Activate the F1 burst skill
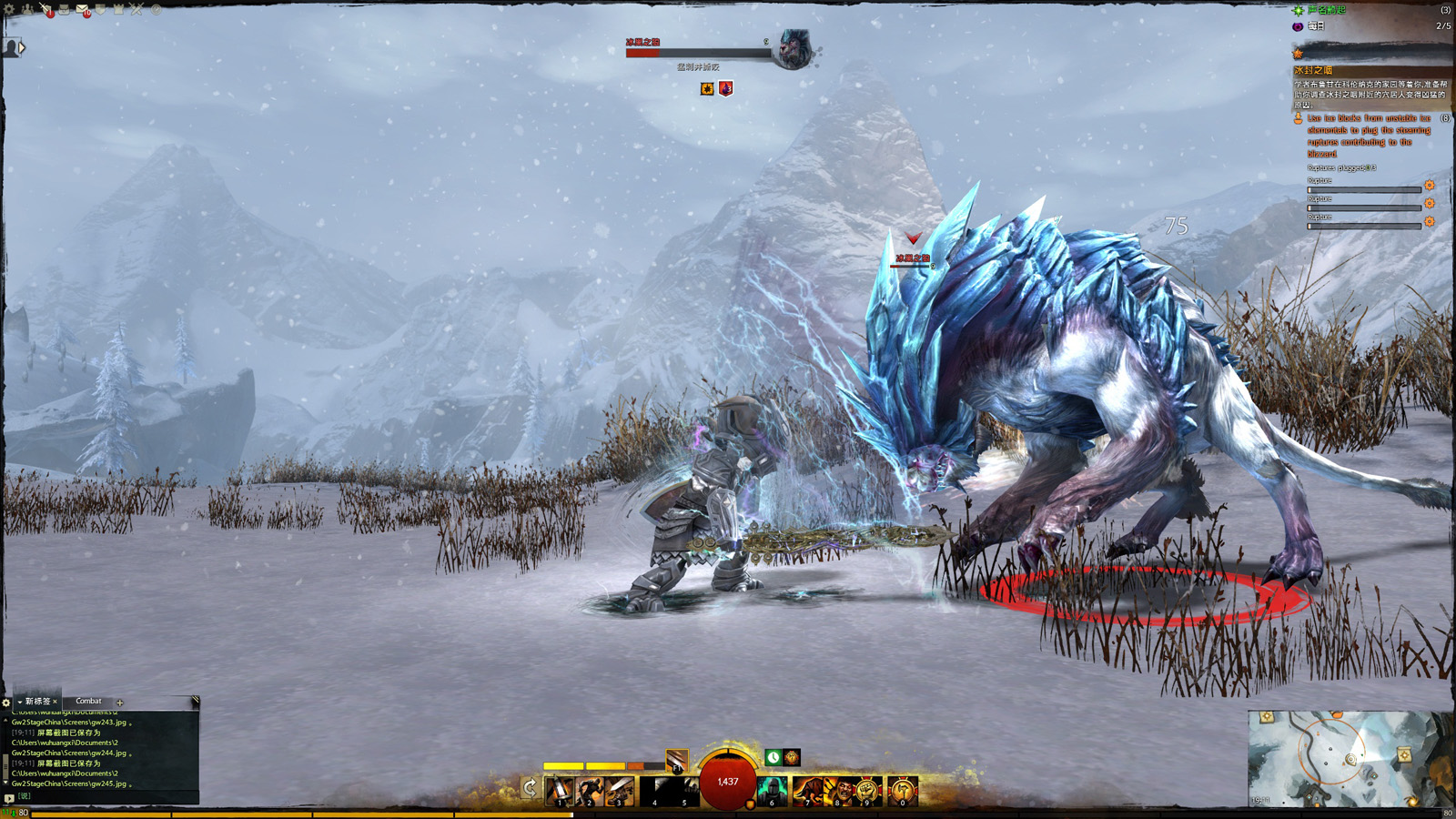Image resolution: width=1456 pixels, height=819 pixels. pos(676,761)
